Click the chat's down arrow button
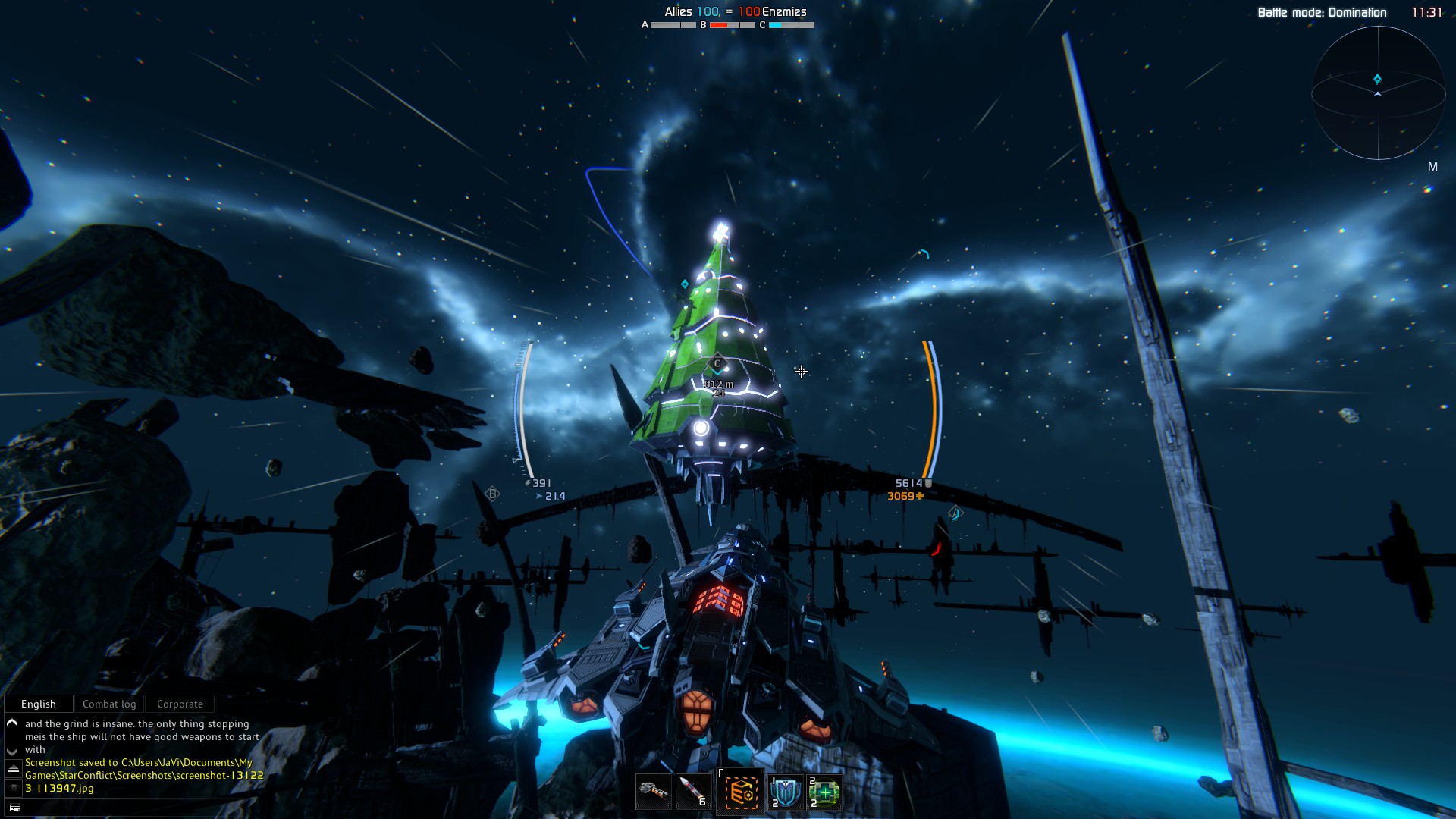Image resolution: width=1456 pixels, height=819 pixels. tap(12, 750)
